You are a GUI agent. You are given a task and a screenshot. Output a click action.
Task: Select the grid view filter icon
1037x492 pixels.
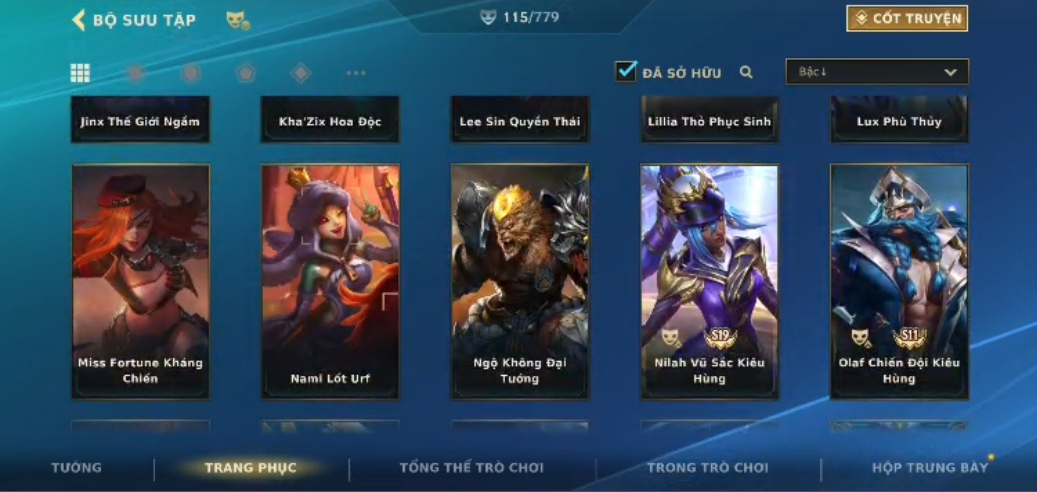pyautogui.click(x=80, y=73)
